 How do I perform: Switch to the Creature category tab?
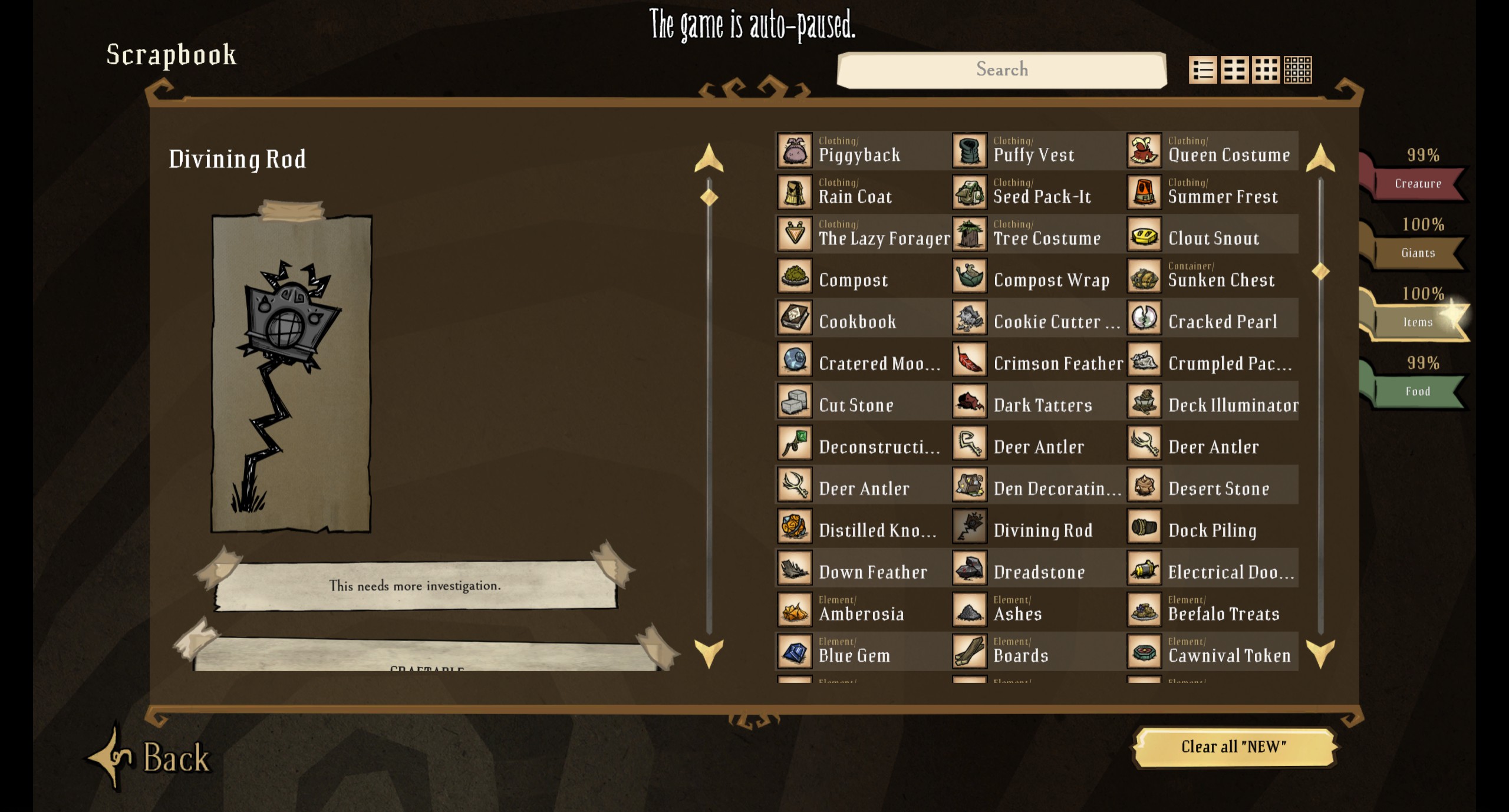(x=1418, y=183)
